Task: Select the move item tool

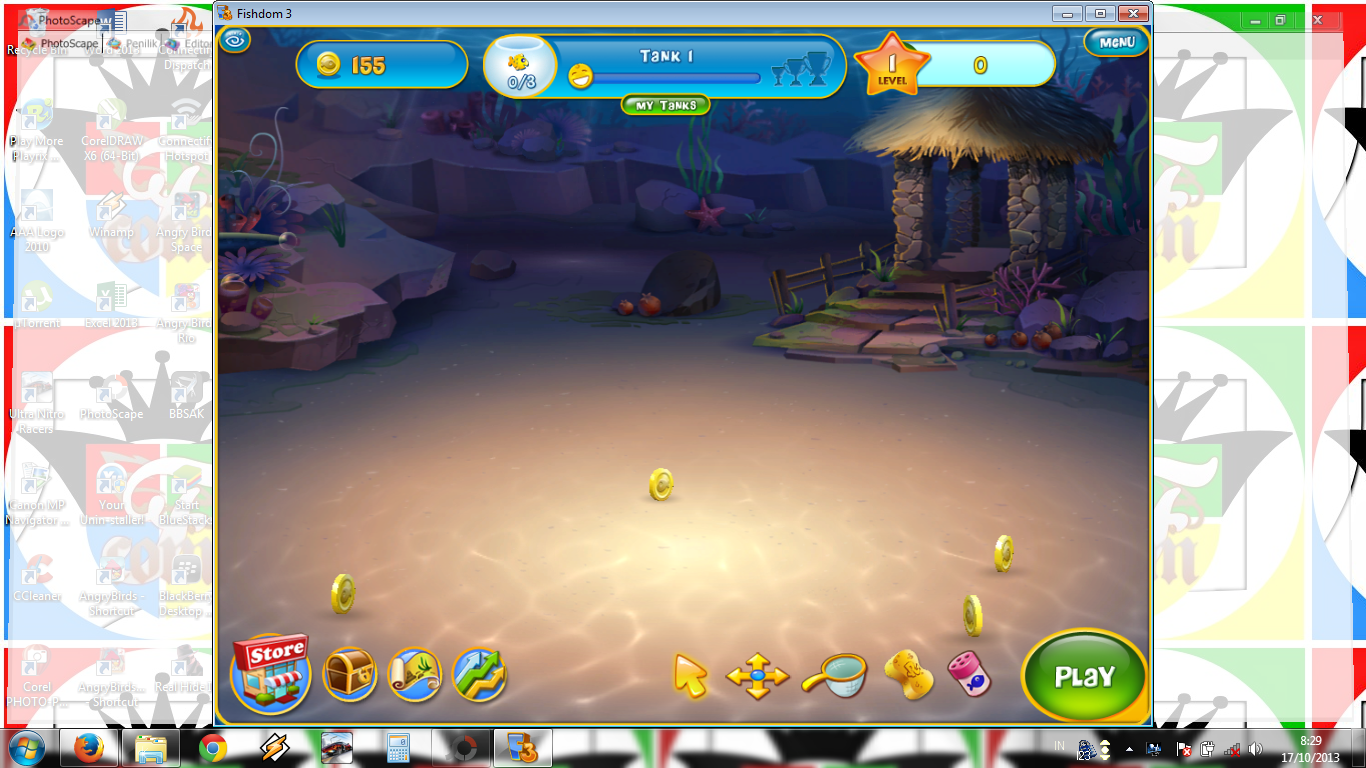Action: tap(757, 676)
